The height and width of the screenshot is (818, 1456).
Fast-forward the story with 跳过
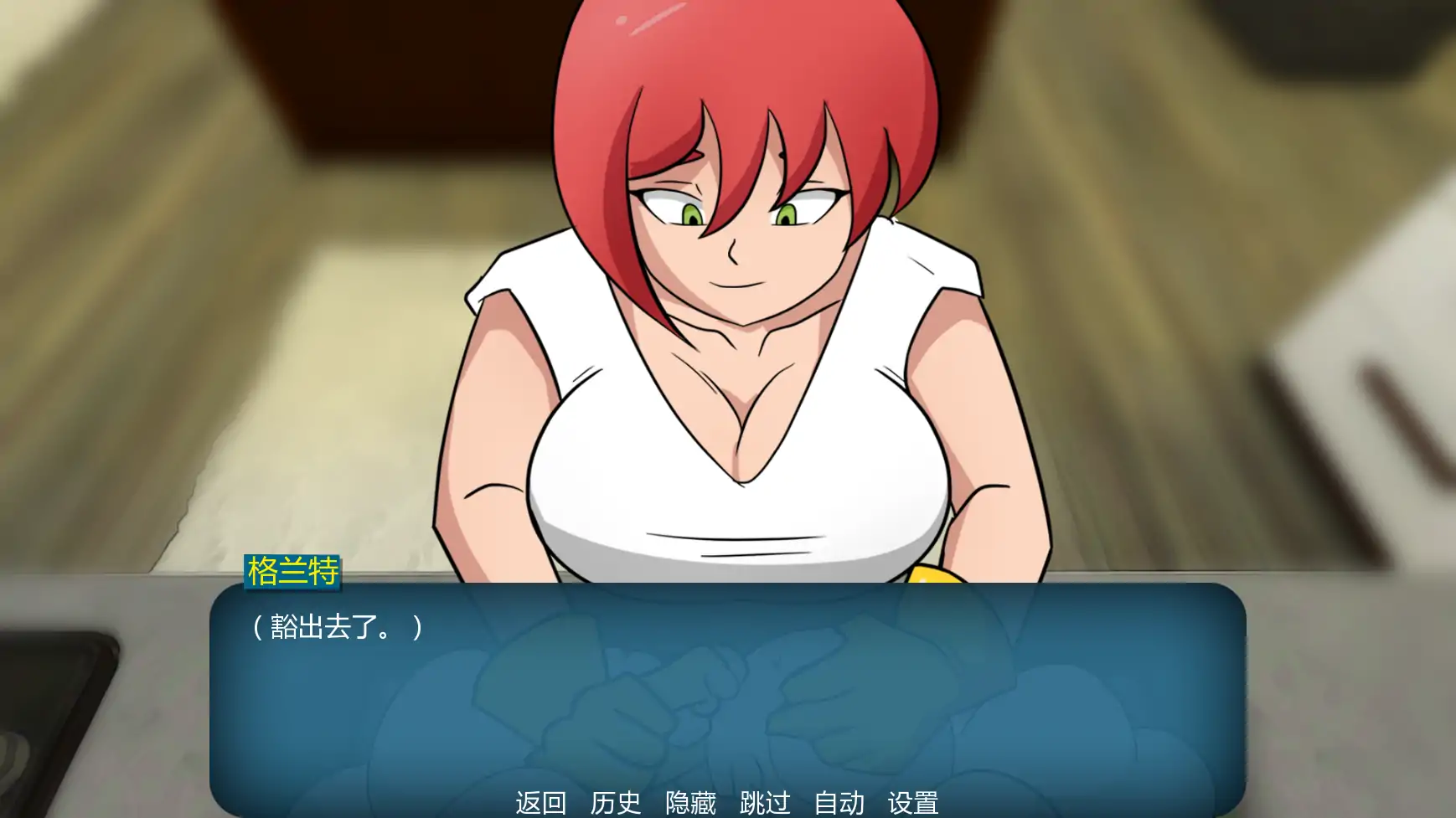pos(764,802)
